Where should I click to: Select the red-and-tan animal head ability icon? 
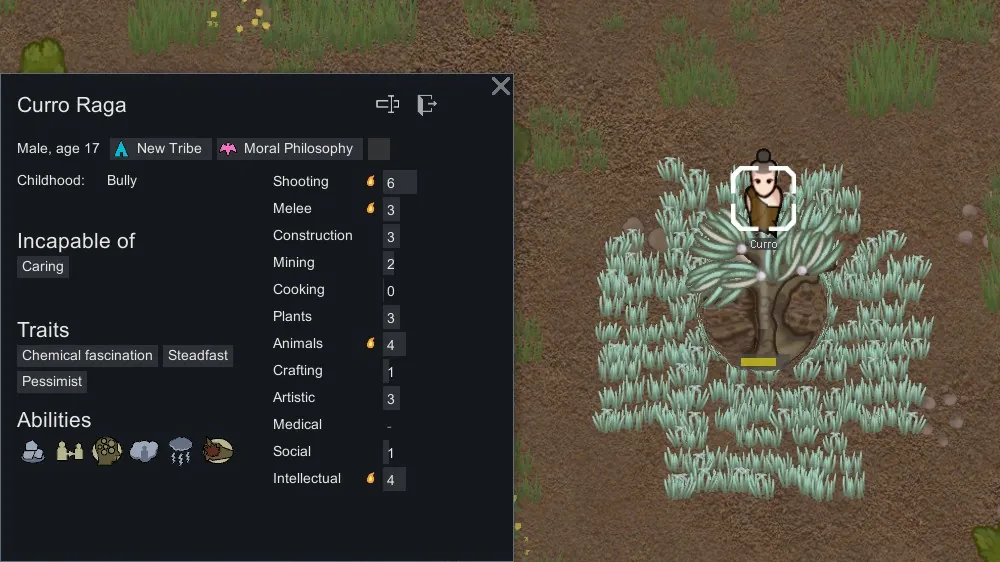218,451
